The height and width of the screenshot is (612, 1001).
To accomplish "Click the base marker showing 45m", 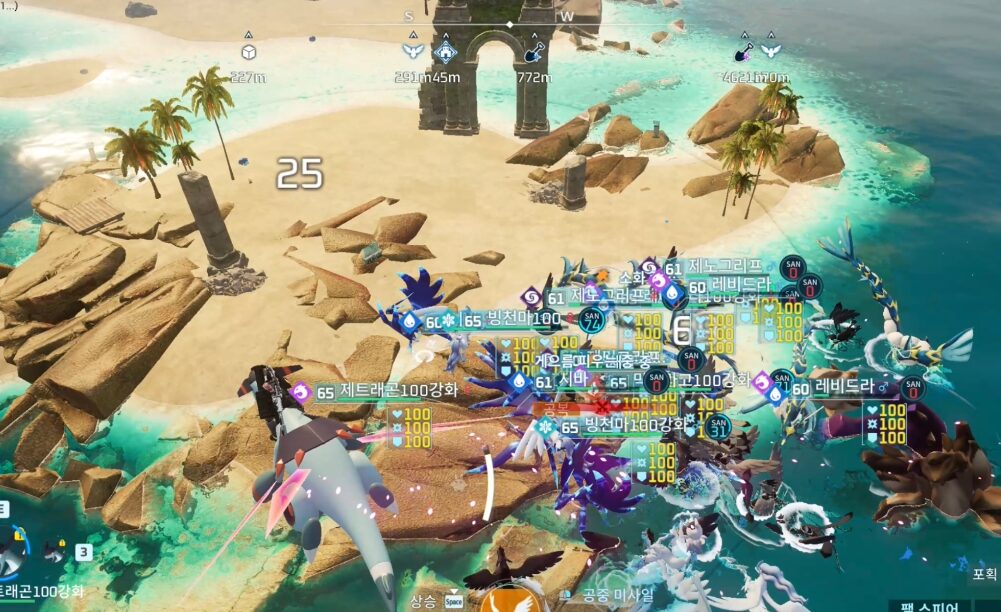I will click(x=445, y=51).
